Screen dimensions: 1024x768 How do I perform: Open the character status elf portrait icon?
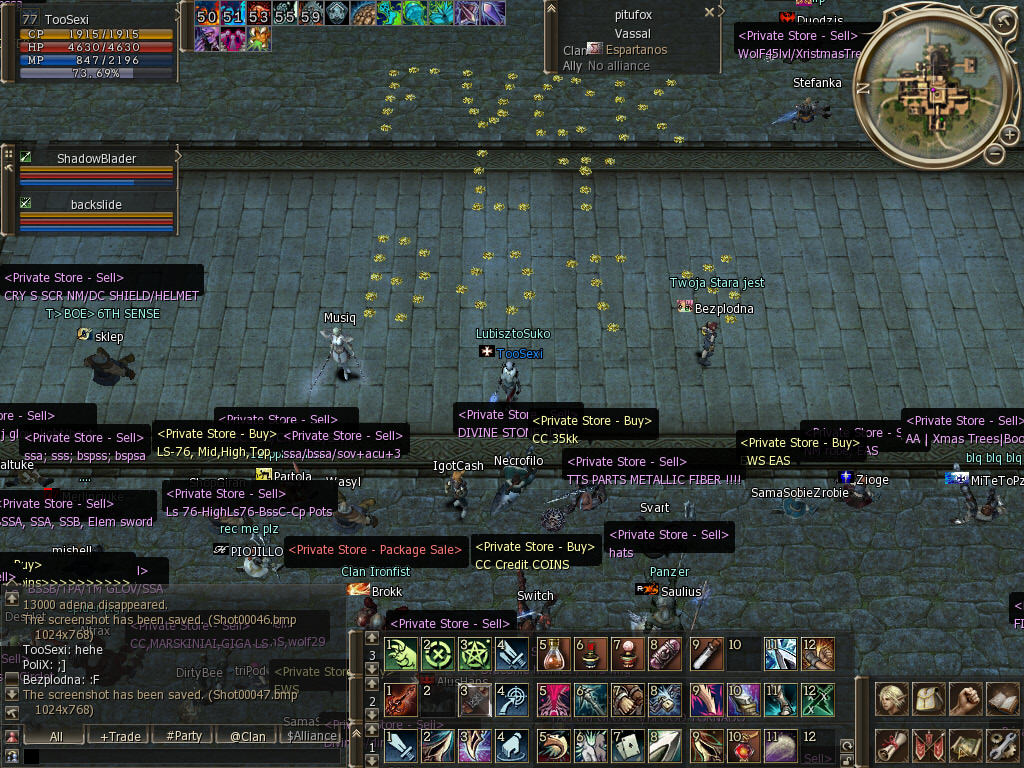pos(891,698)
